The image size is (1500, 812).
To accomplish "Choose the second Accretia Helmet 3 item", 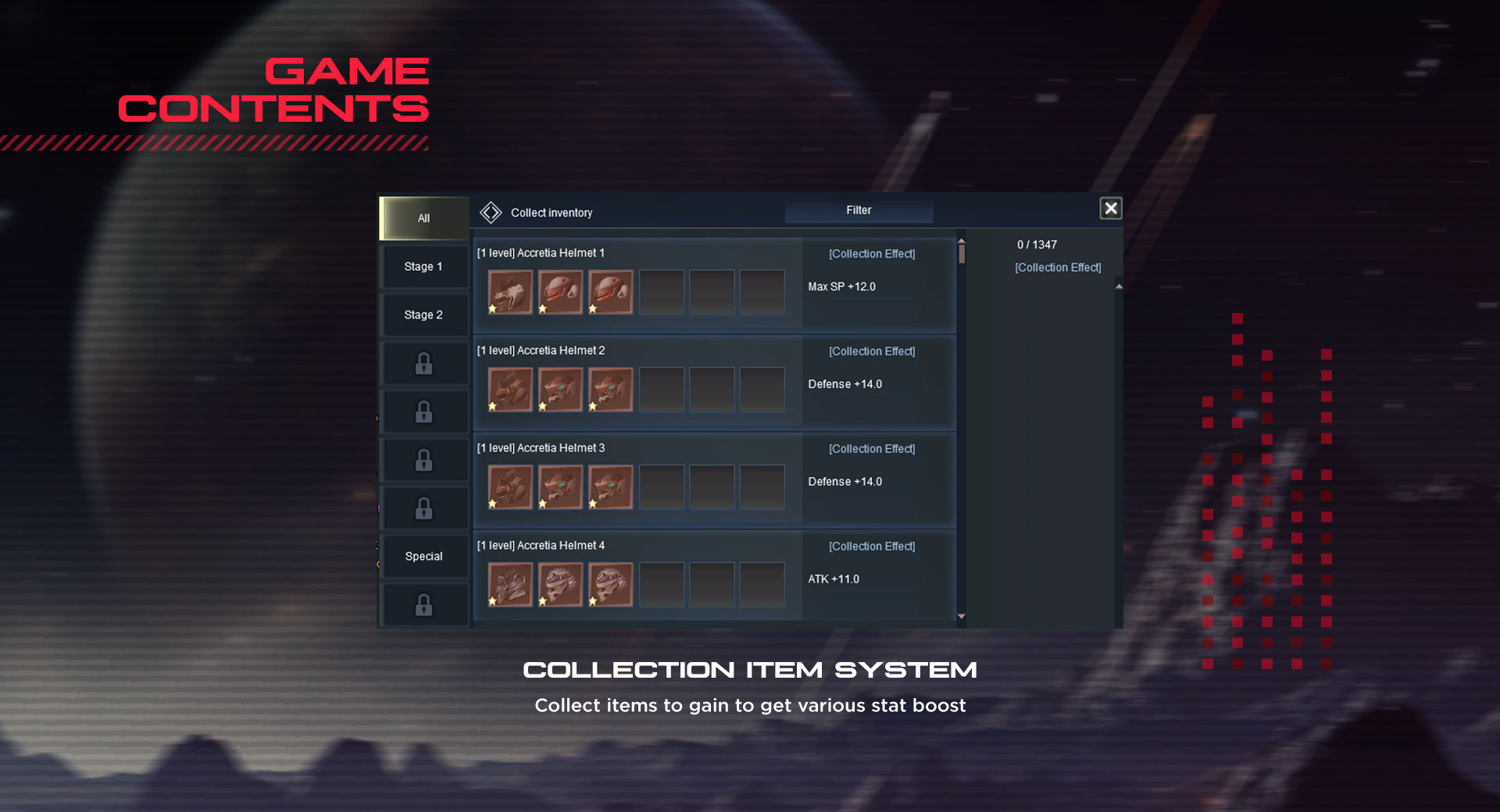I will (x=560, y=487).
